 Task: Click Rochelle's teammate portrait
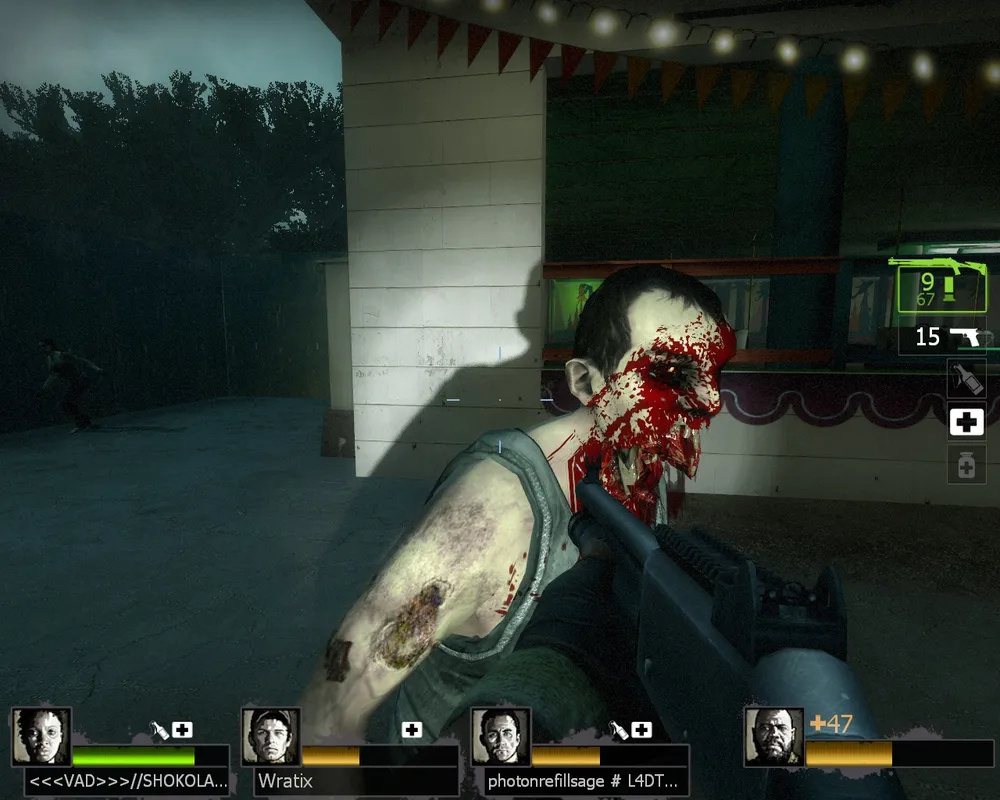[x=41, y=737]
